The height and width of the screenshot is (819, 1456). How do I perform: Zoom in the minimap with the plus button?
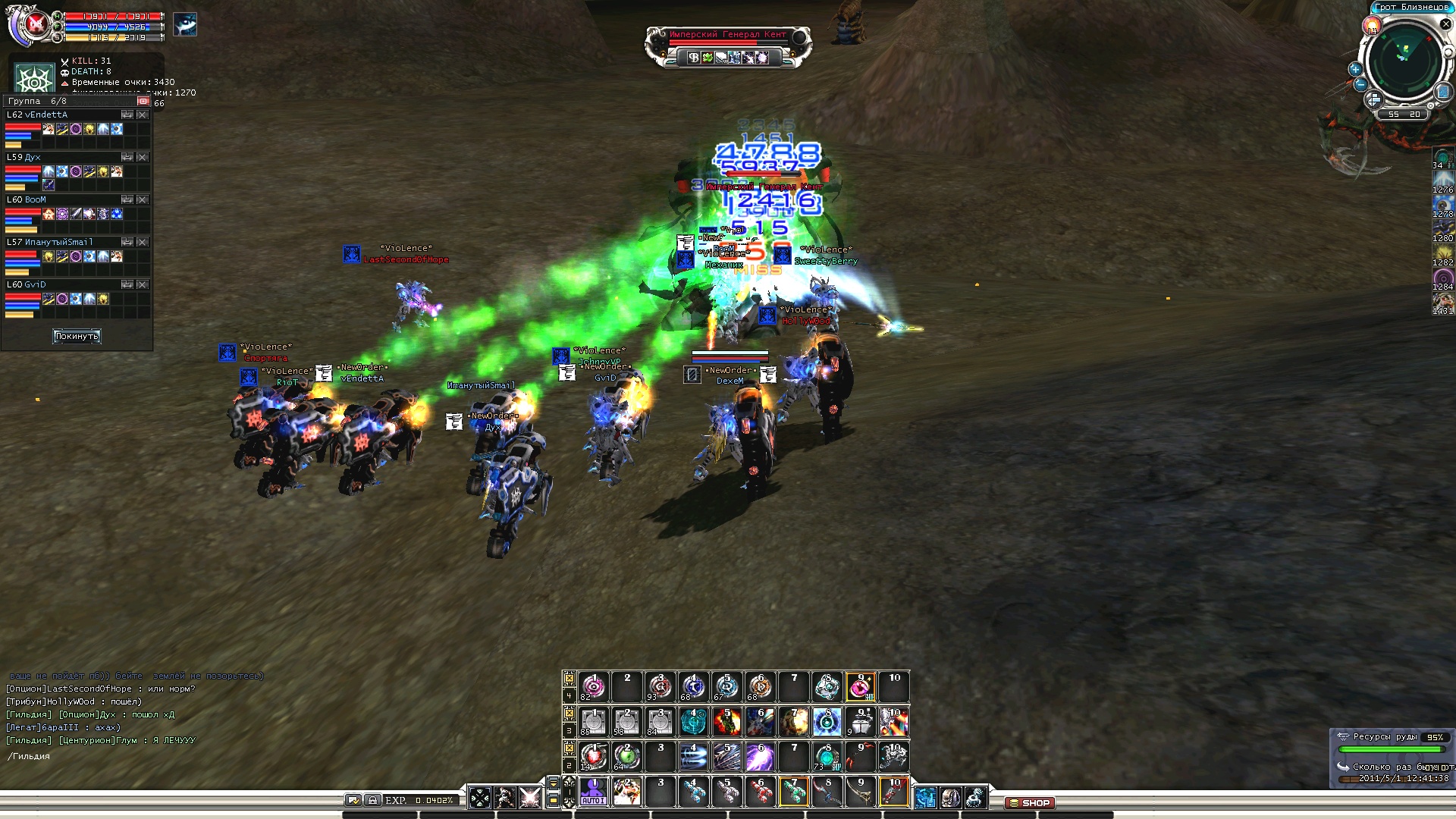pyautogui.click(x=1355, y=69)
